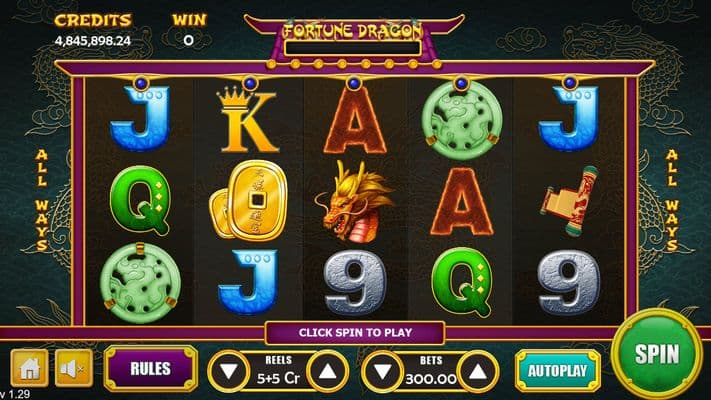Screen dimensions: 711x400
Task: Increase the Reels setting
Action: point(327,372)
